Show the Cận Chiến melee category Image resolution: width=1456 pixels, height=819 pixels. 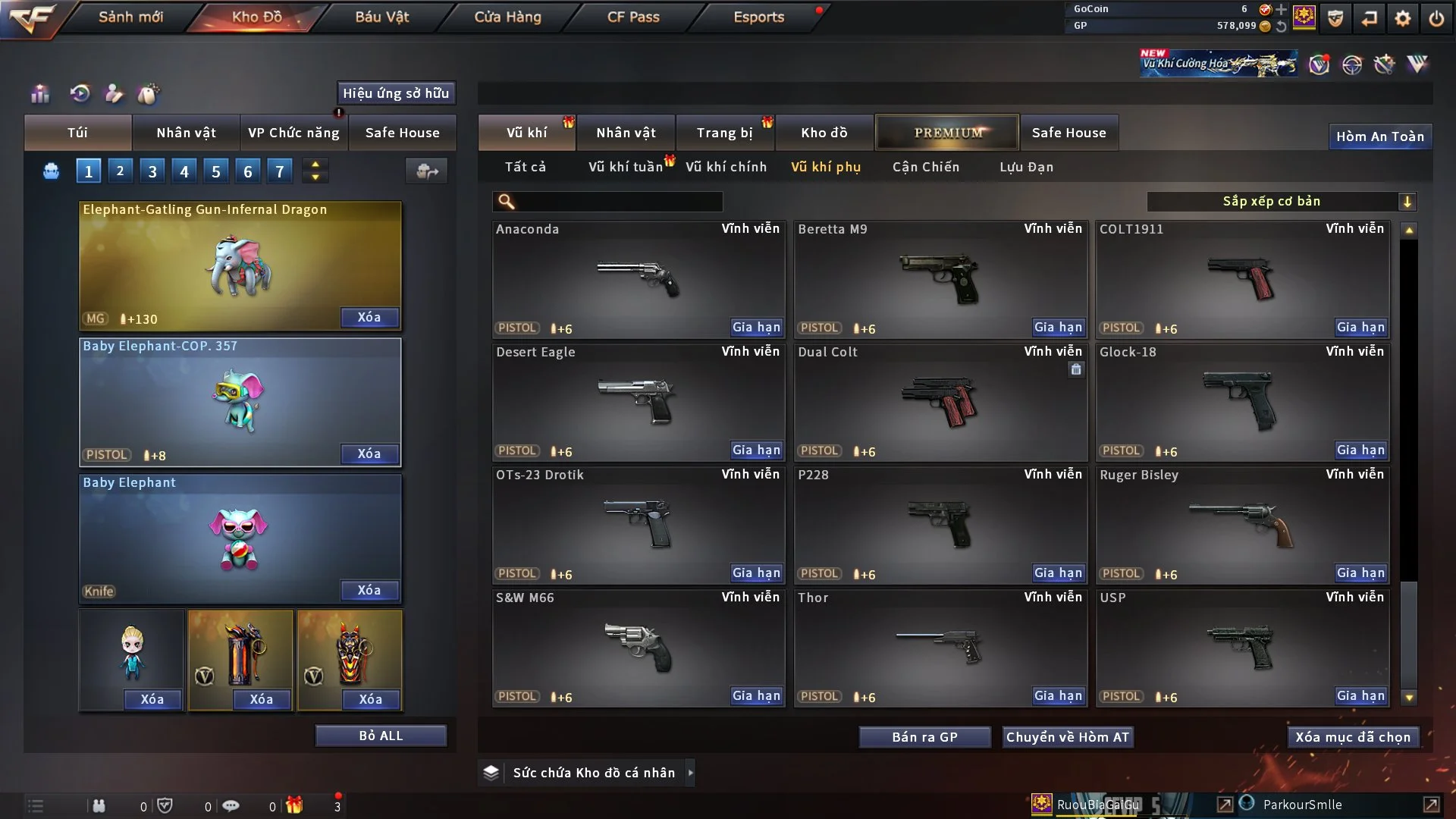pos(925,167)
